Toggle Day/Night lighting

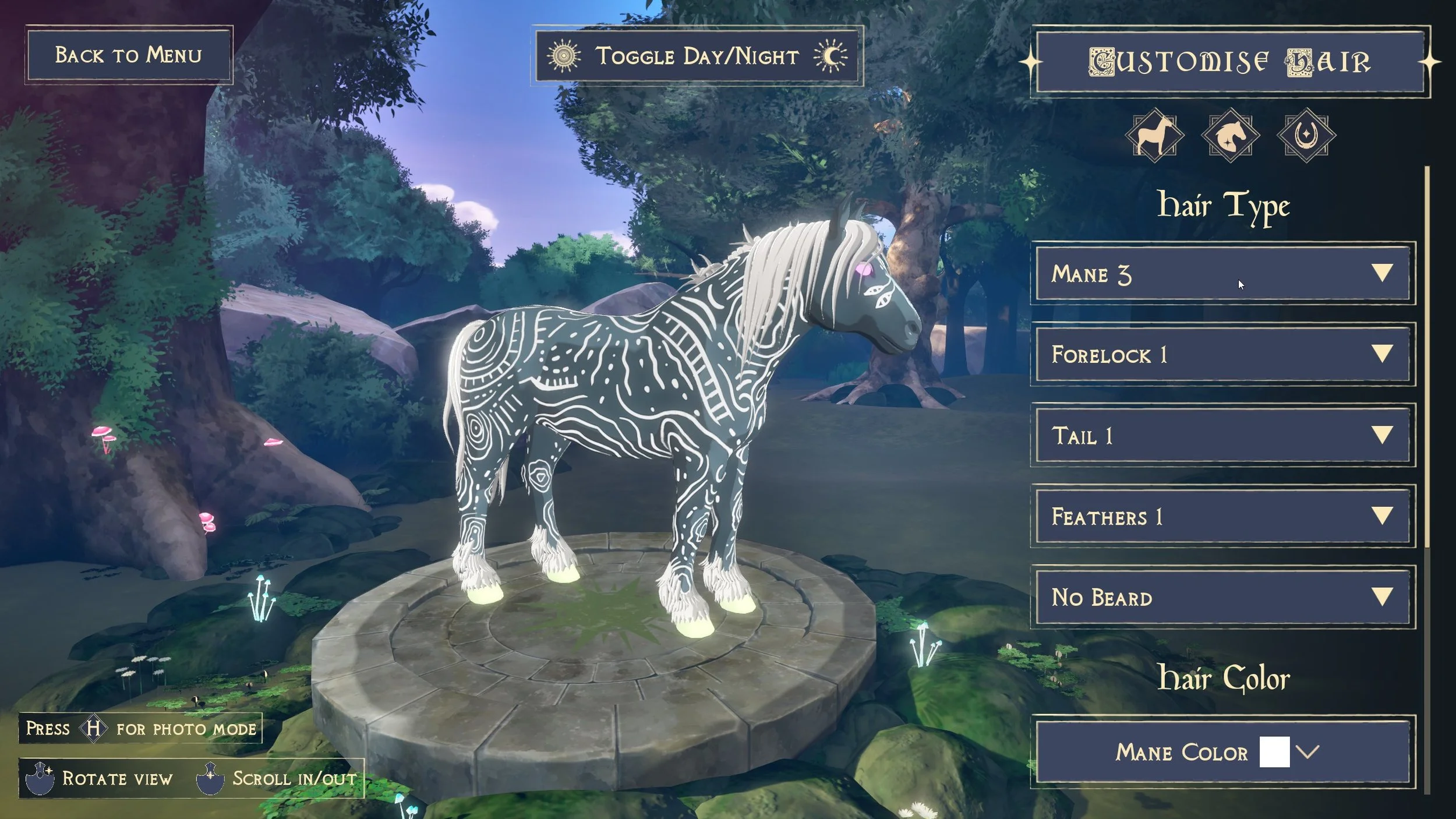click(x=697, y=57)
